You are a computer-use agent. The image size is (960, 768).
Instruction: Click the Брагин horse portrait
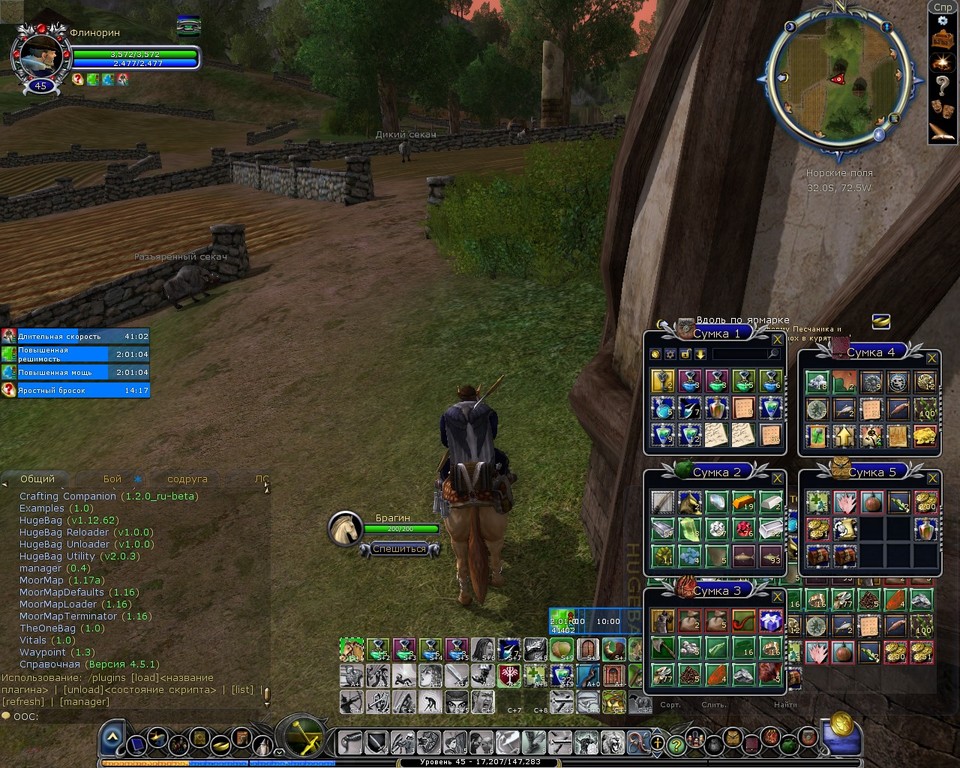coord(346,528)
